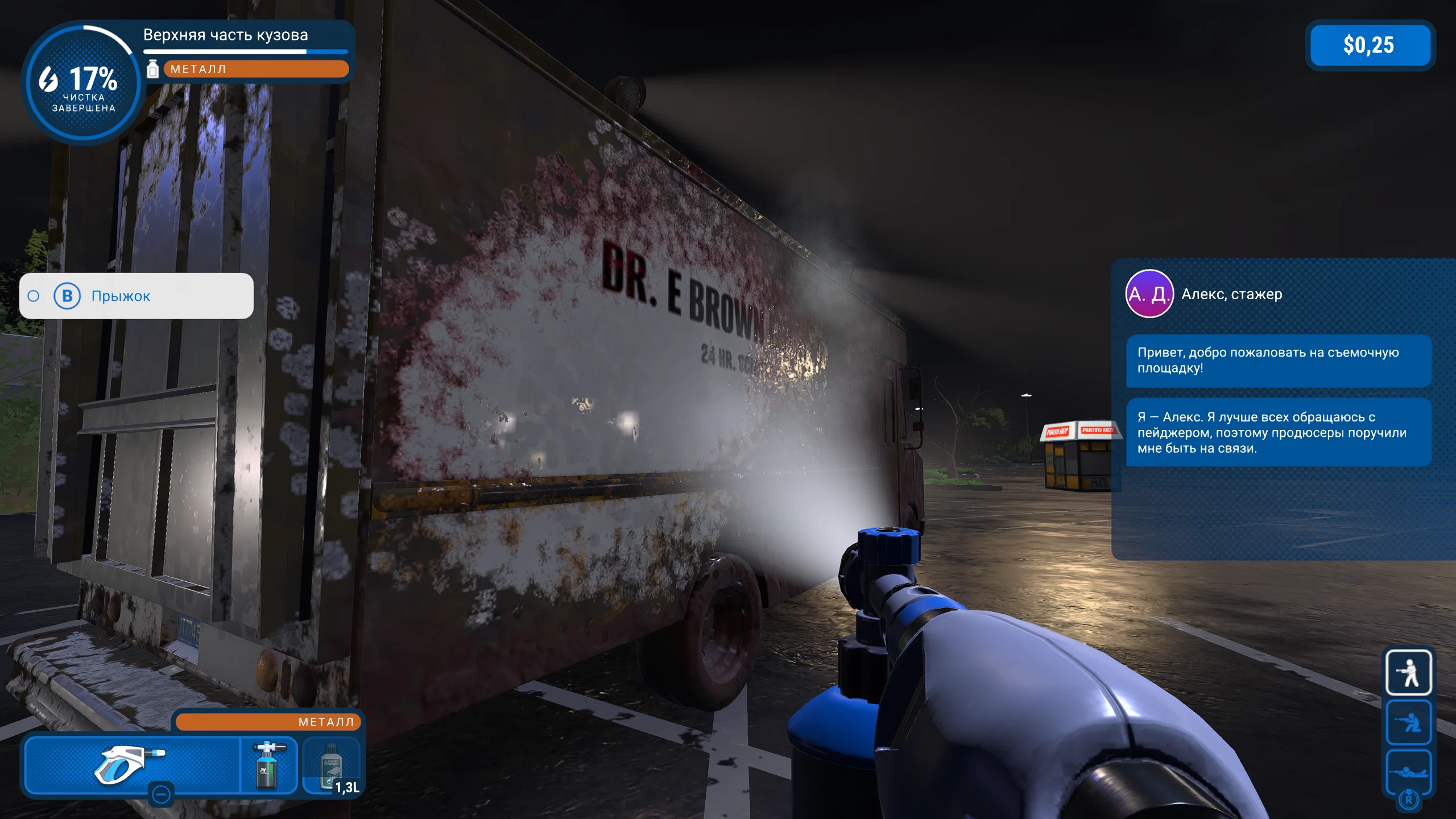Switch to the prone stance icon
The image size is (1456, 819).
click(1408, 771)
